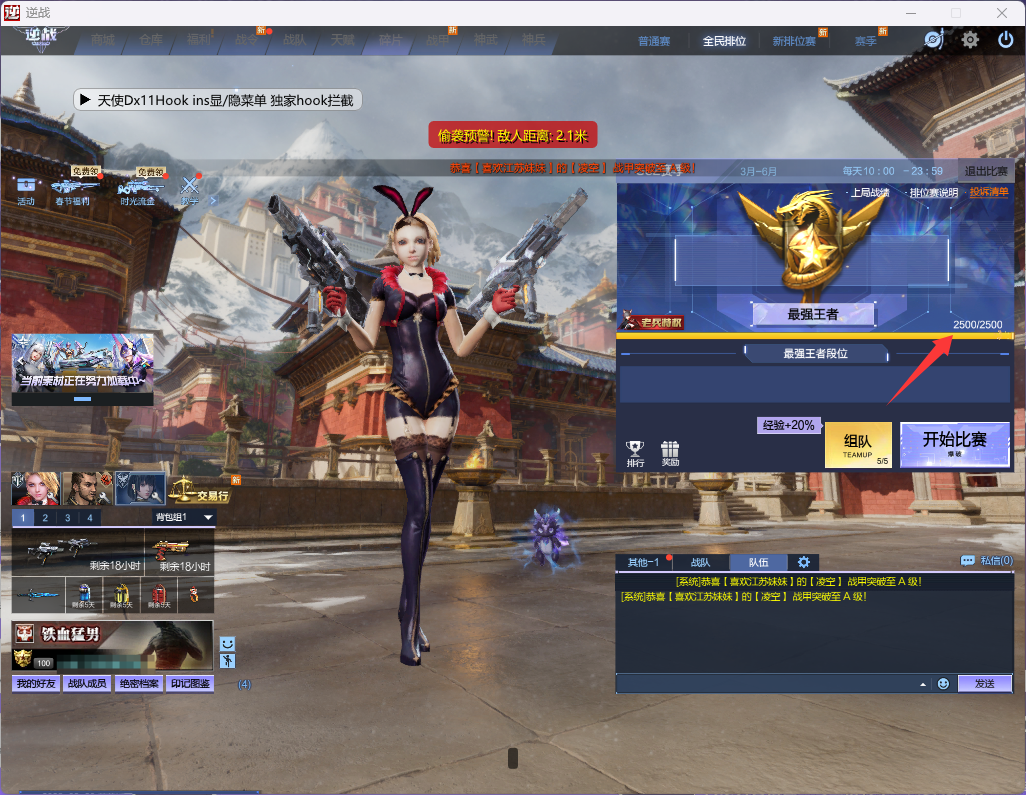Open the 绝密档案 secret files
Image resolution: width=1026 pixels, height=795 pixels.
point(137,684)
